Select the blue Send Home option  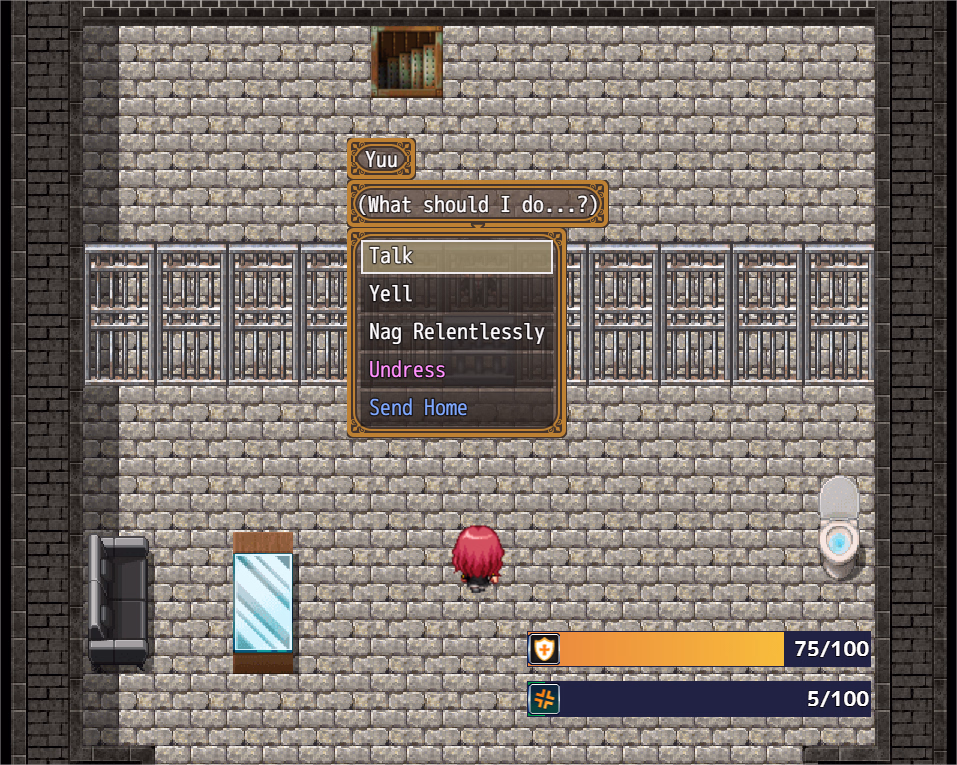pyautogui.click(x=456, y=408)
